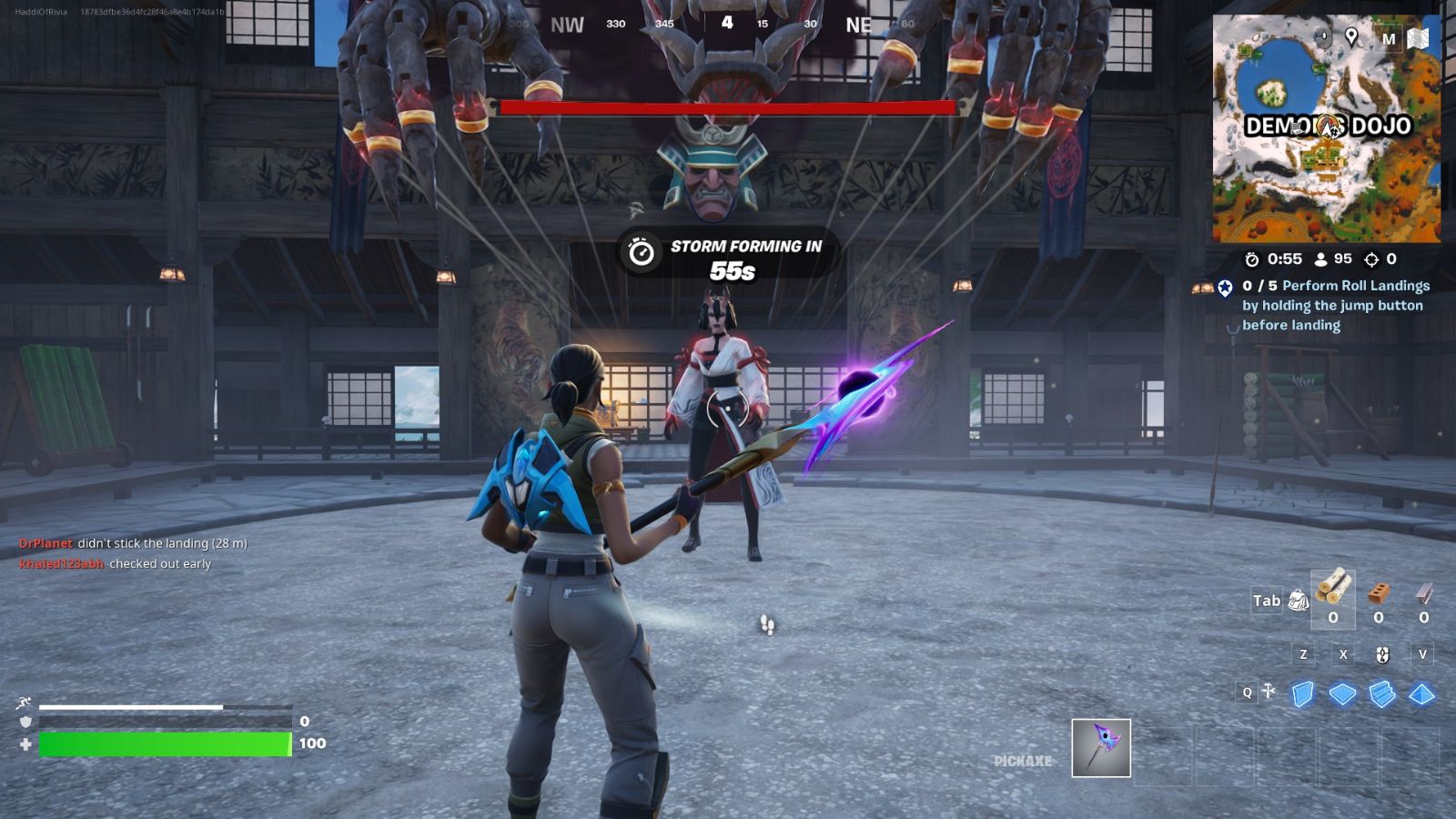The height and width of the screenshot is (819, 1456).
Task: Open the backpack inventory icon
Action: pos(1299,600)
